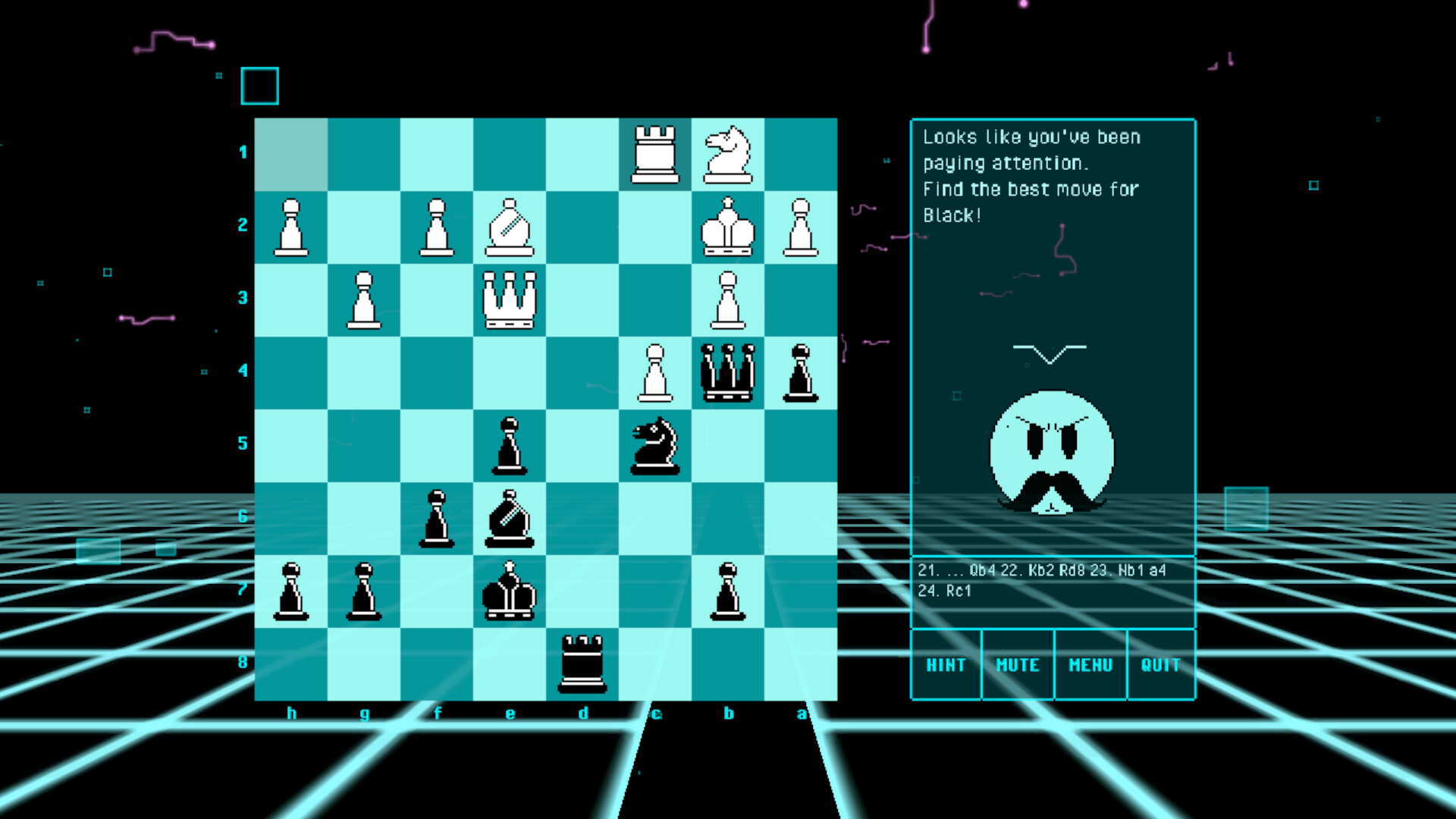Select the black bishop on e6
The width and height of the screenshot is (1456, 819).
(510, 518)
